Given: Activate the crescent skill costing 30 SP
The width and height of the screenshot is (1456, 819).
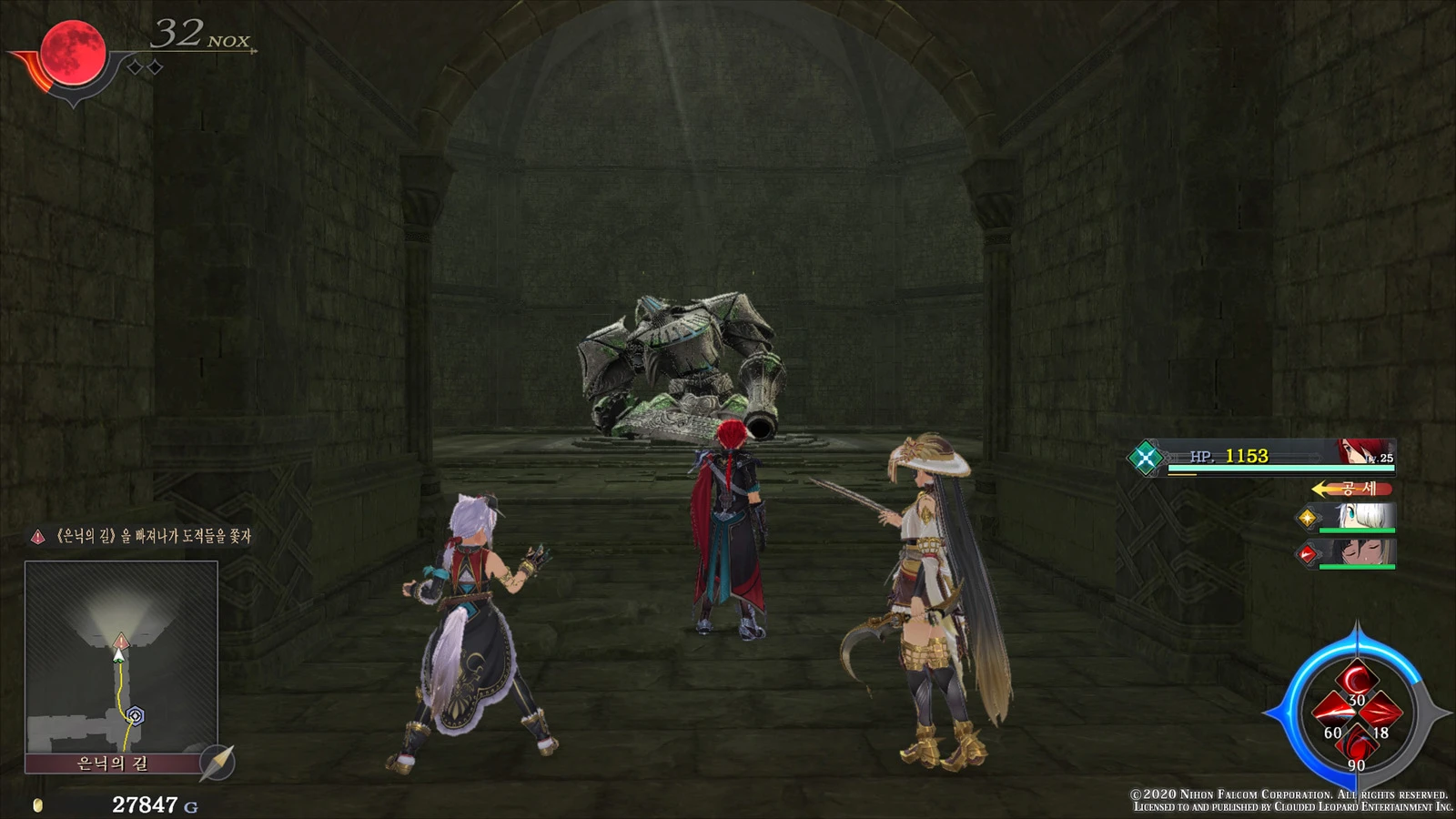Looking at the screenshot, I should pyautogui.click(x=1356, y=682).
